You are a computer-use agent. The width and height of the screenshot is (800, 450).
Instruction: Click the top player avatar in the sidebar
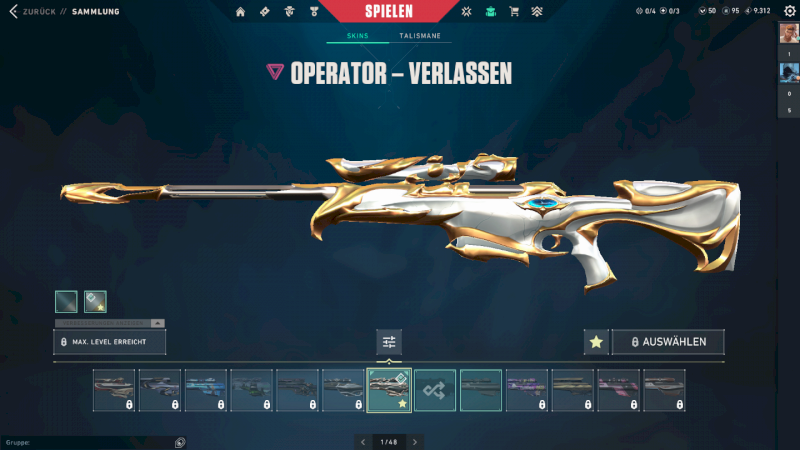[x=788, y=36]
